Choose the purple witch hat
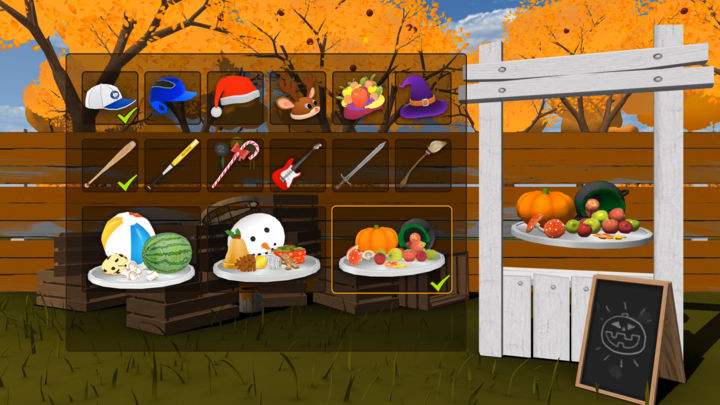The width and height of the screenshot is (720, 405). coord(423,98)
